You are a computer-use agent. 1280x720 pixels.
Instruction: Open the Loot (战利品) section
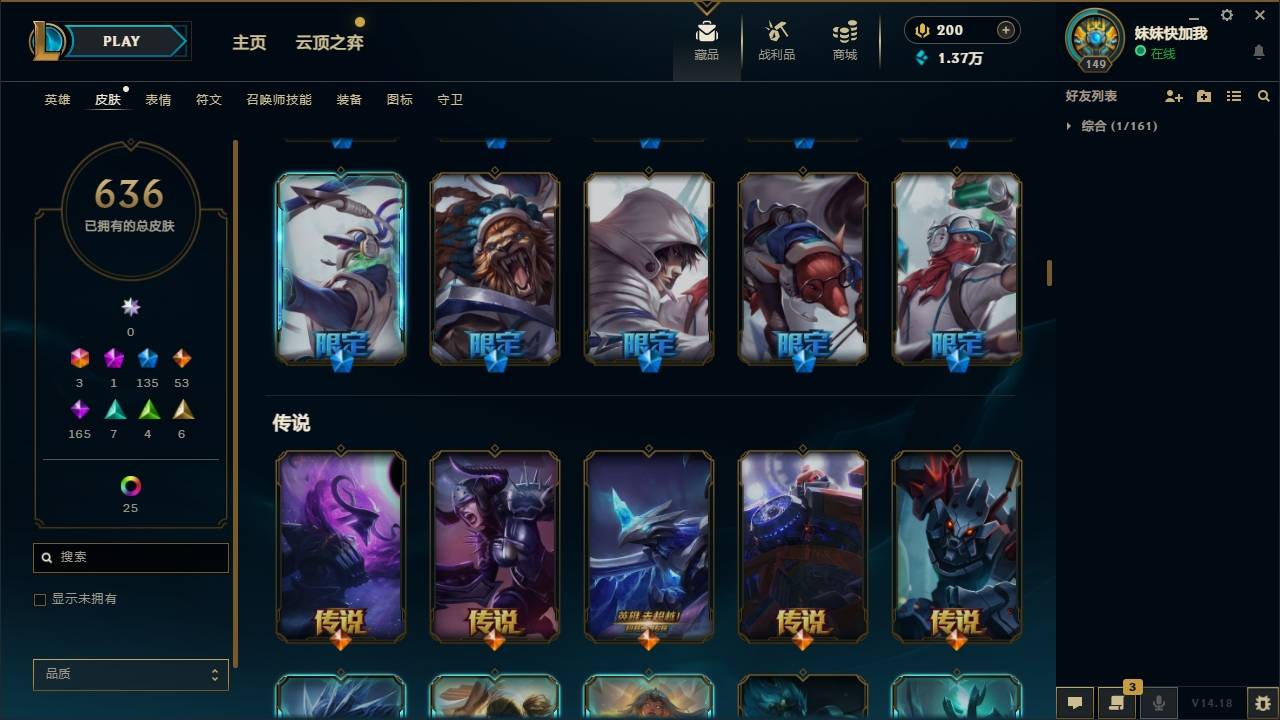776,40
